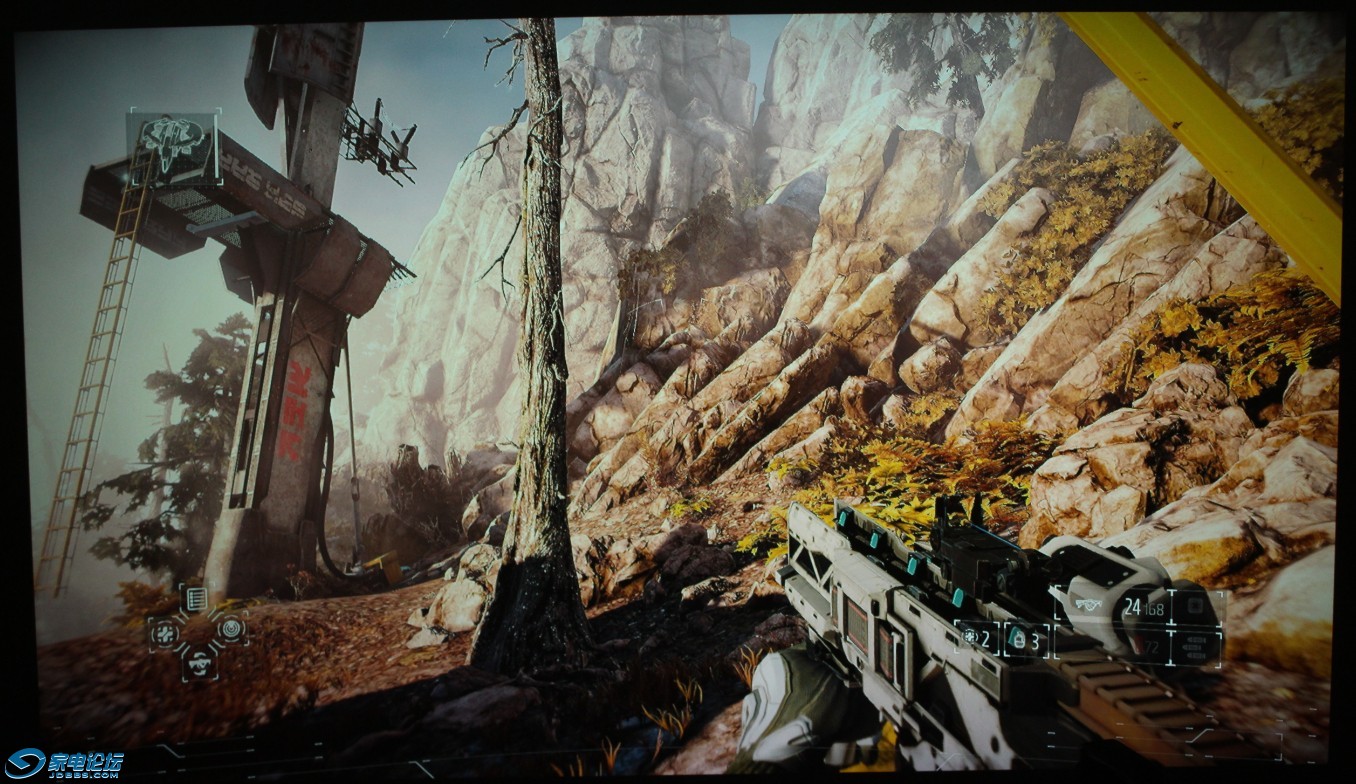Select the grenade slot showing 2

tap(976, 637)
